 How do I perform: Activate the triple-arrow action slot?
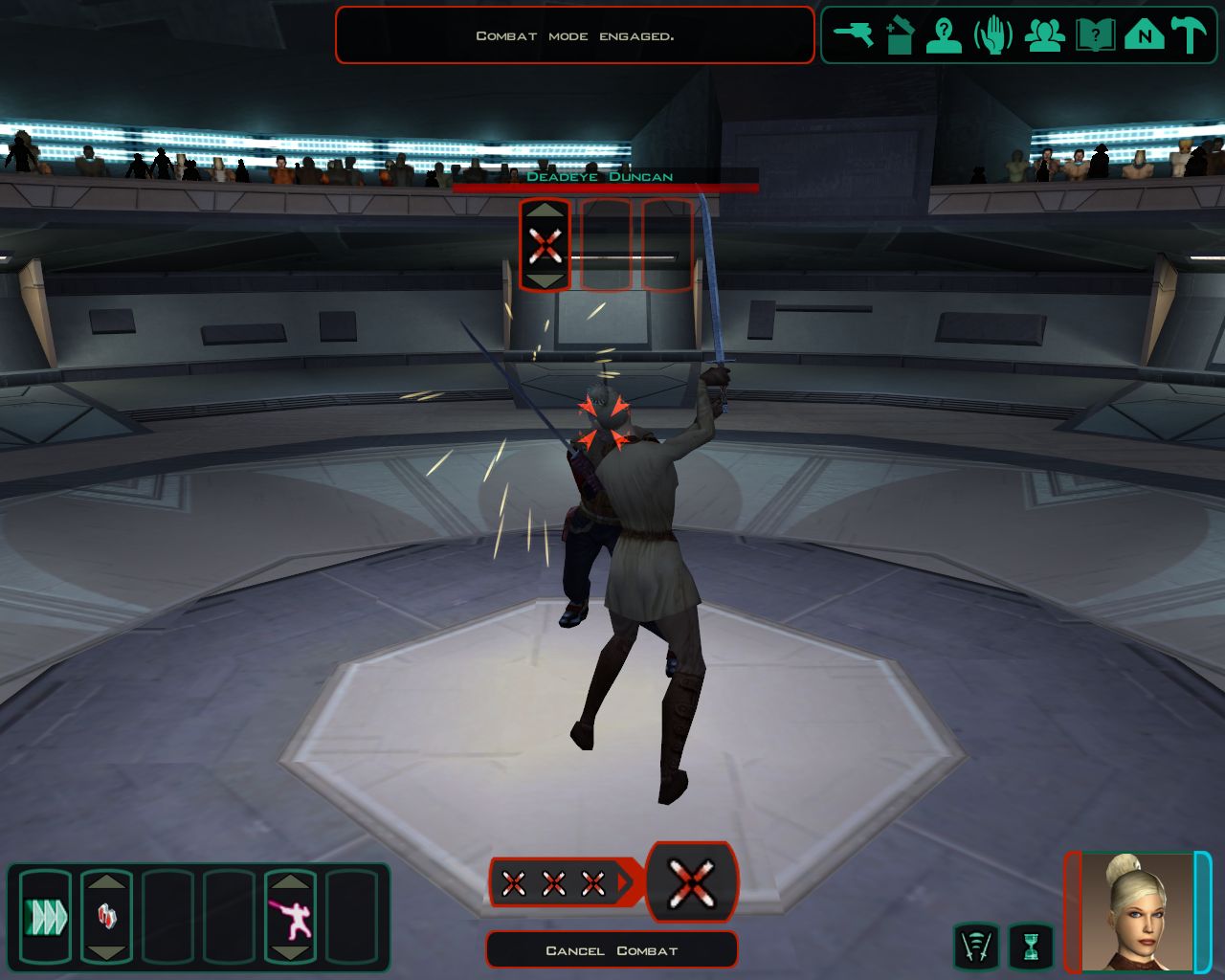pos(45,917)
